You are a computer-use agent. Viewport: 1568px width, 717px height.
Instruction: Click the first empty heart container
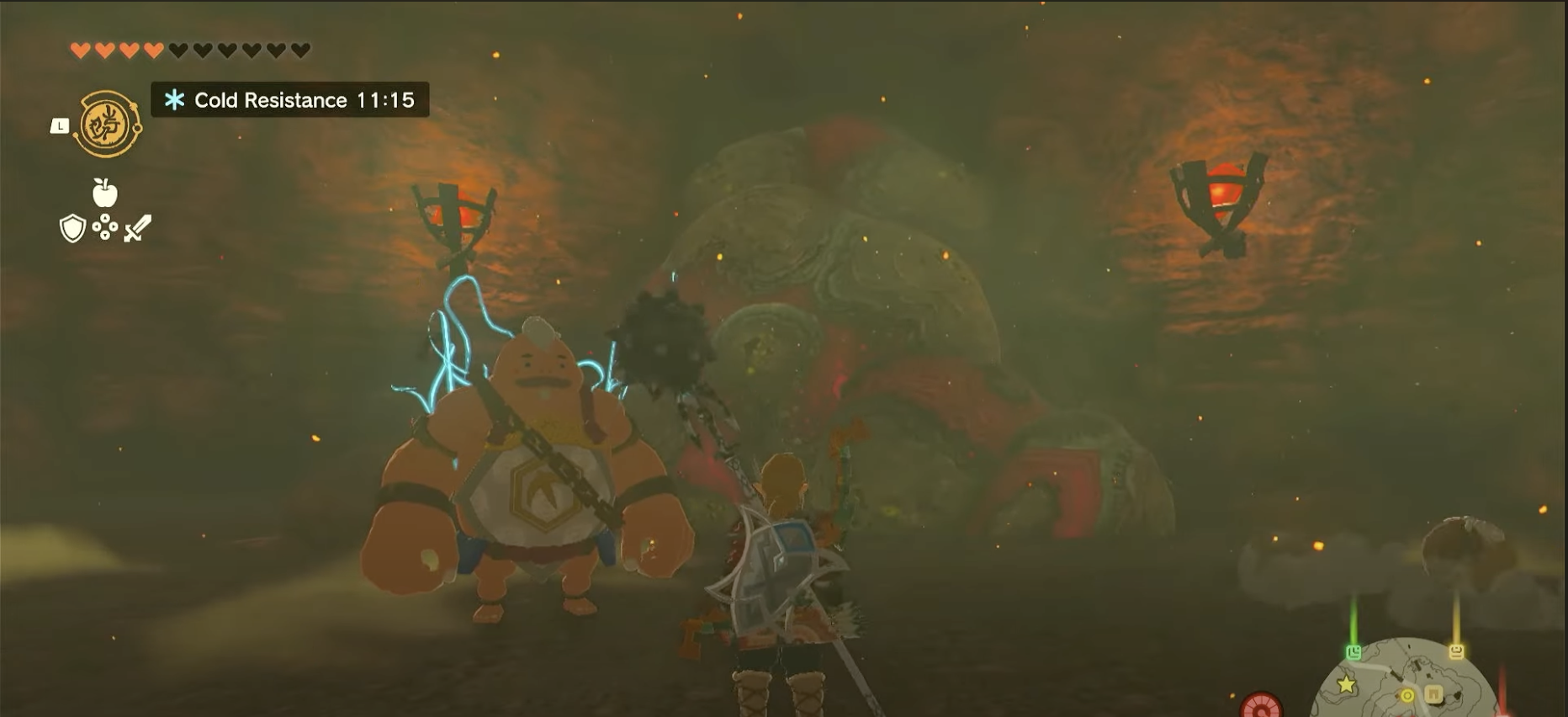(x=177, y=48)
